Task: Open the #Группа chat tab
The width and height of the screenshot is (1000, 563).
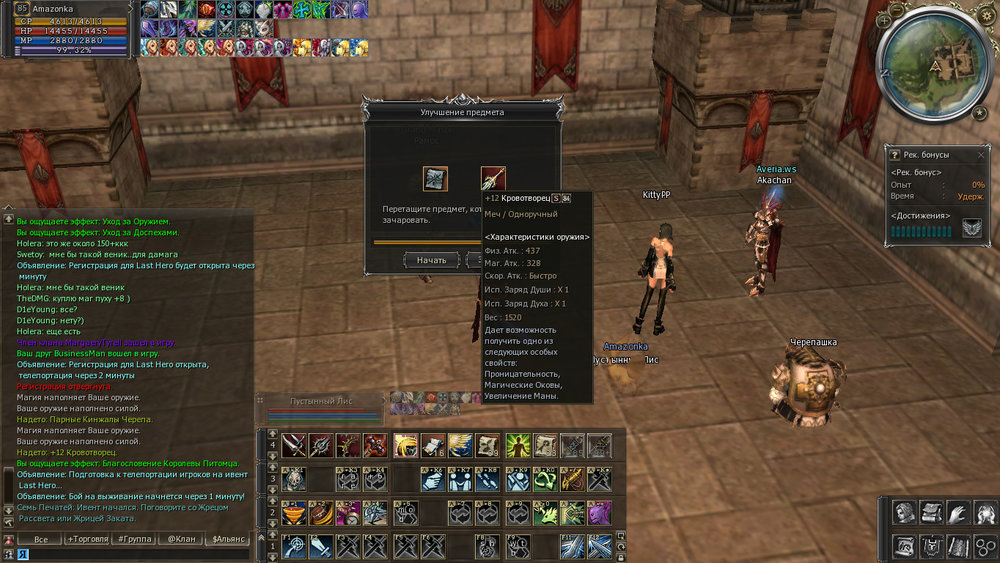Action: pos(134,539)
